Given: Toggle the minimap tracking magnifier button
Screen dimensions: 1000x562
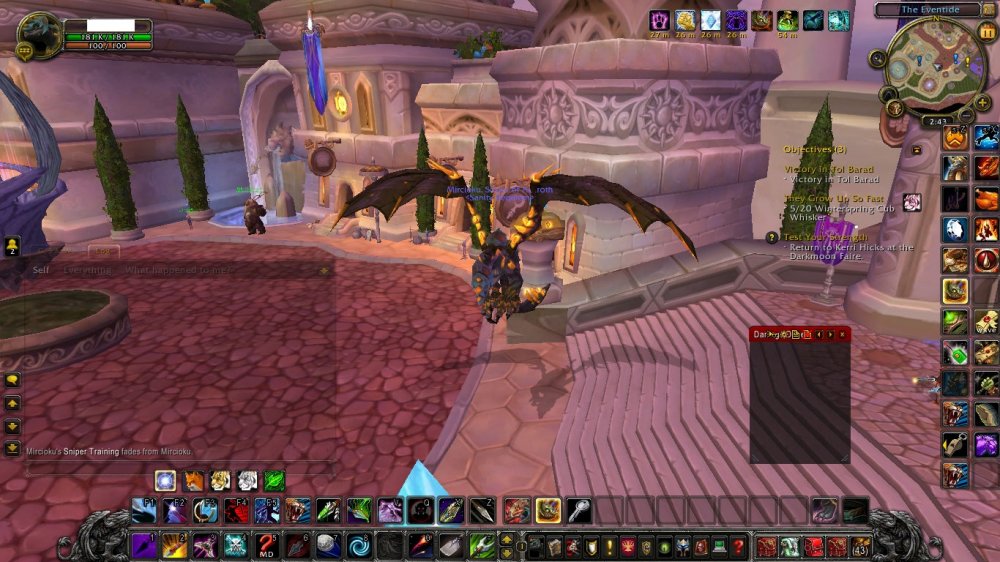Looking at the screenshot, I should [x=878, y=60].
